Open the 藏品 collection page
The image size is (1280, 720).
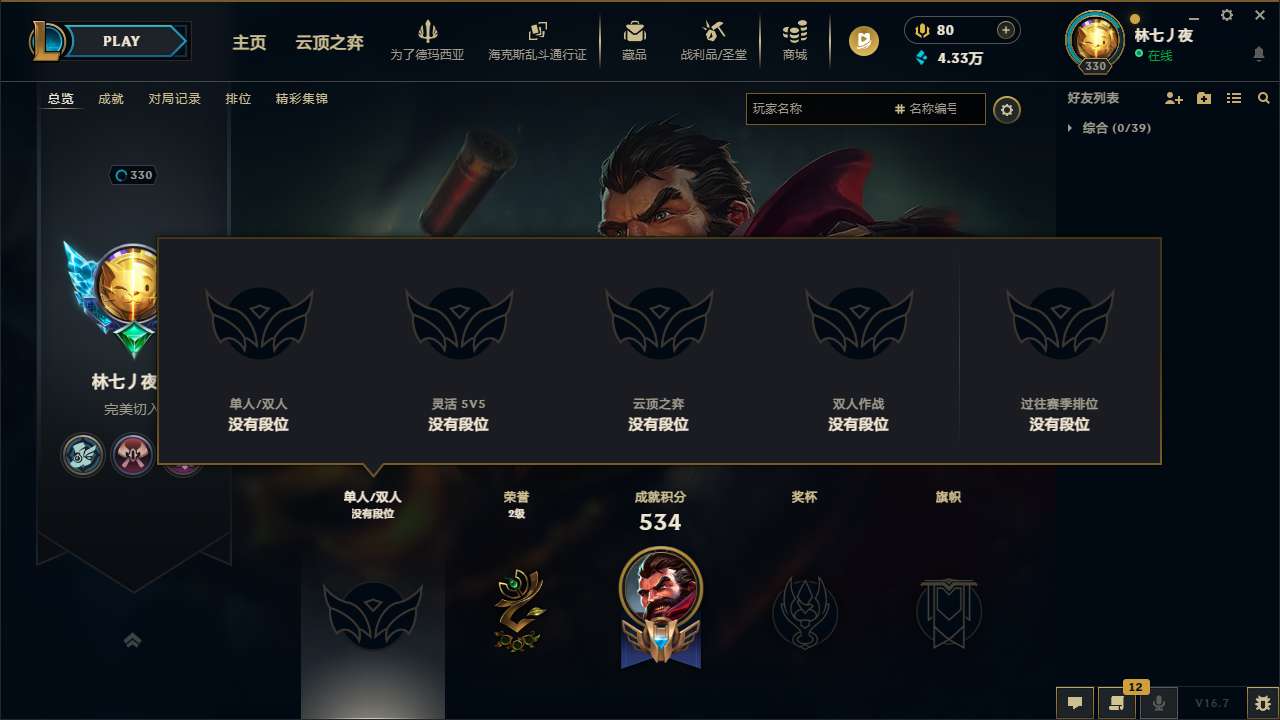(633, 41)
